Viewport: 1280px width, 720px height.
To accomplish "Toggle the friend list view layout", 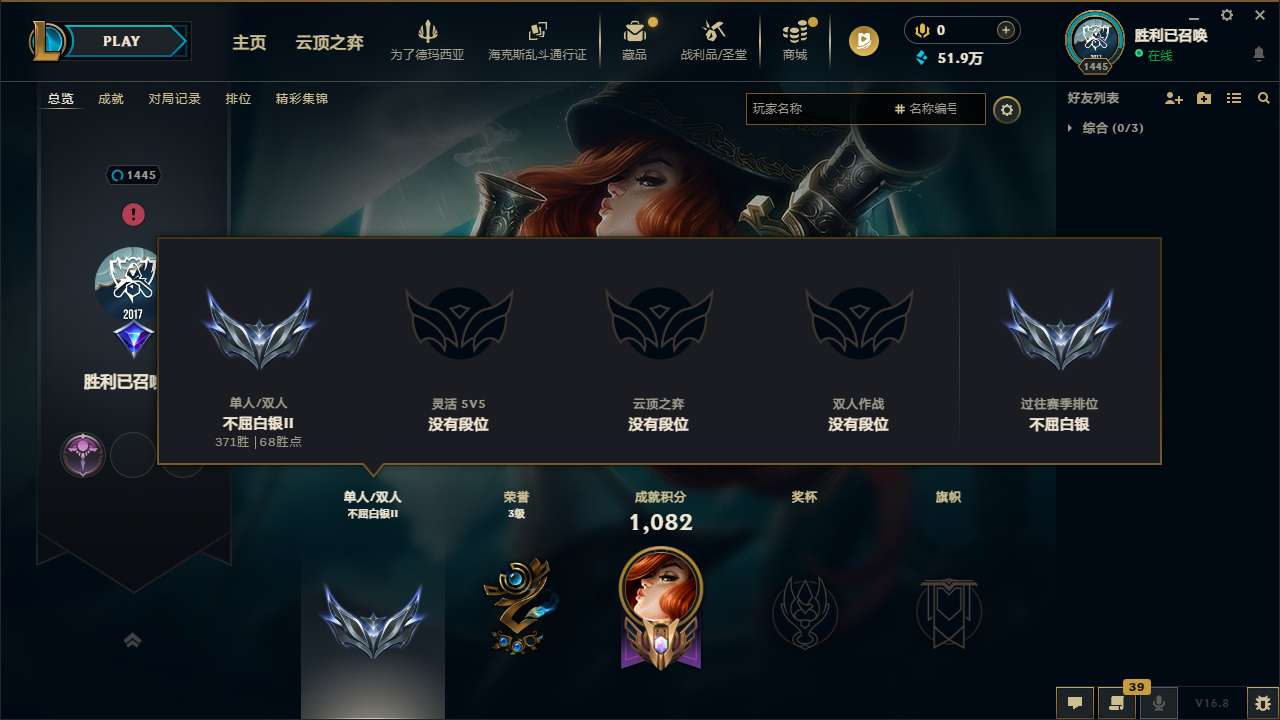I will click(x=1234, y=98).
